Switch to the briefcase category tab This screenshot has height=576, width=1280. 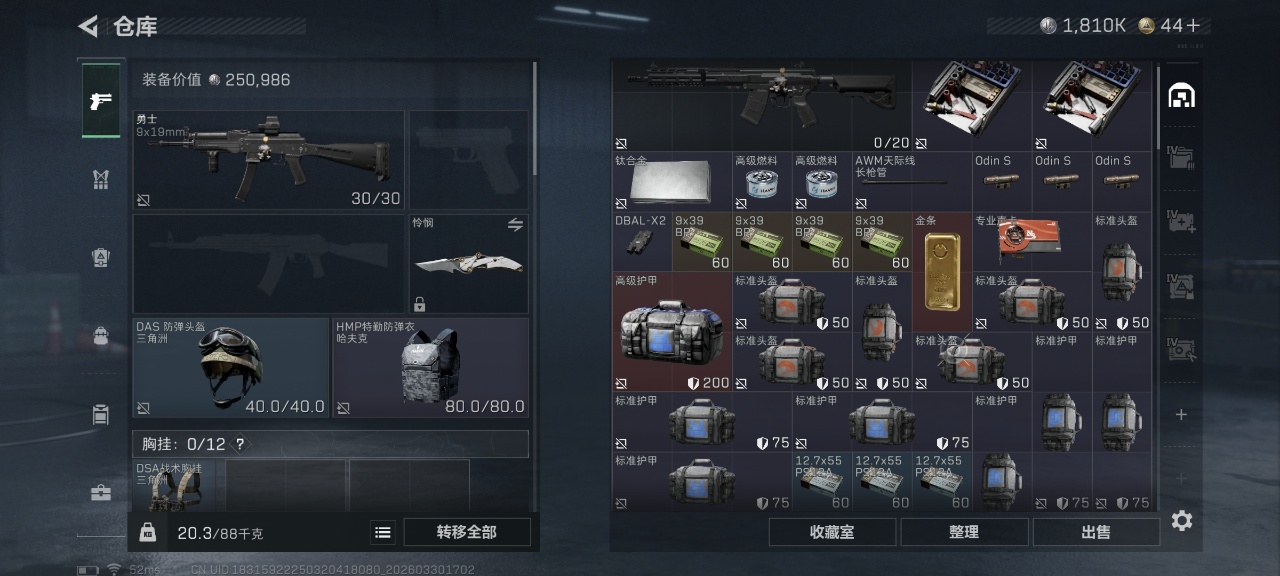click(x=101, y=492)
